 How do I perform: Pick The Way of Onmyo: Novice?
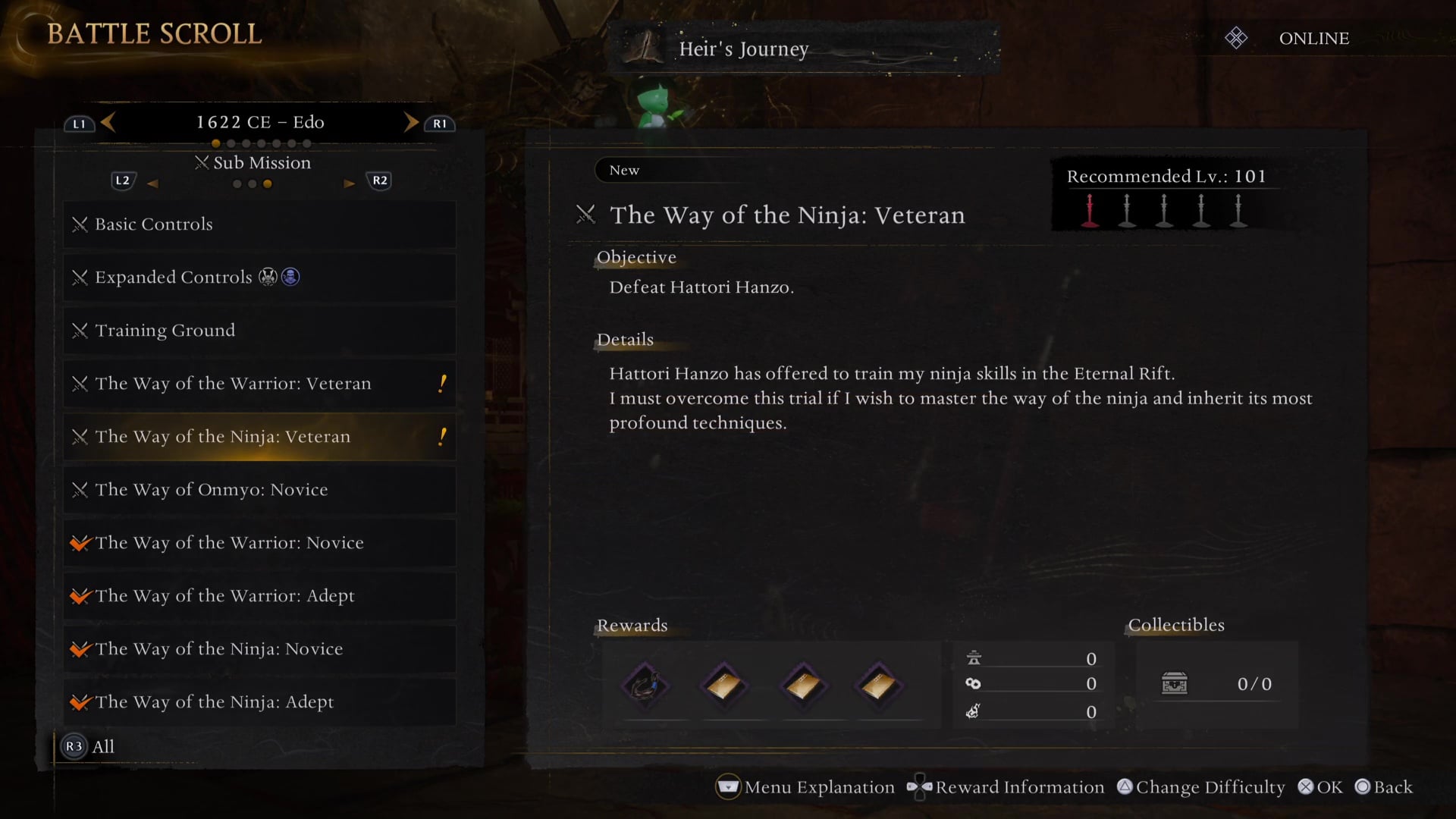pyautogui.click(x=259, y=490)
